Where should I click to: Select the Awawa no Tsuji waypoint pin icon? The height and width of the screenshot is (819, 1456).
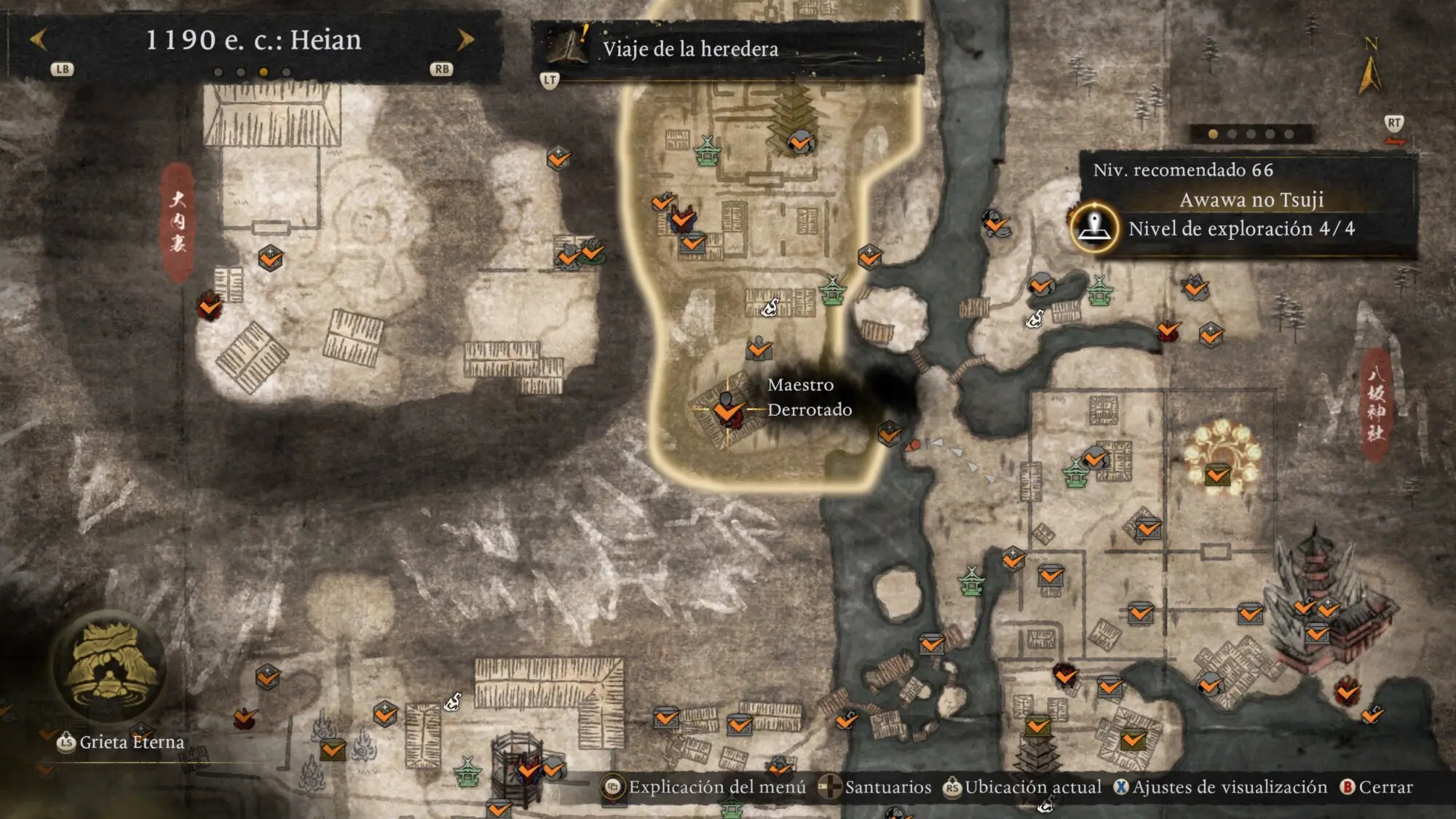[1093, 228]
